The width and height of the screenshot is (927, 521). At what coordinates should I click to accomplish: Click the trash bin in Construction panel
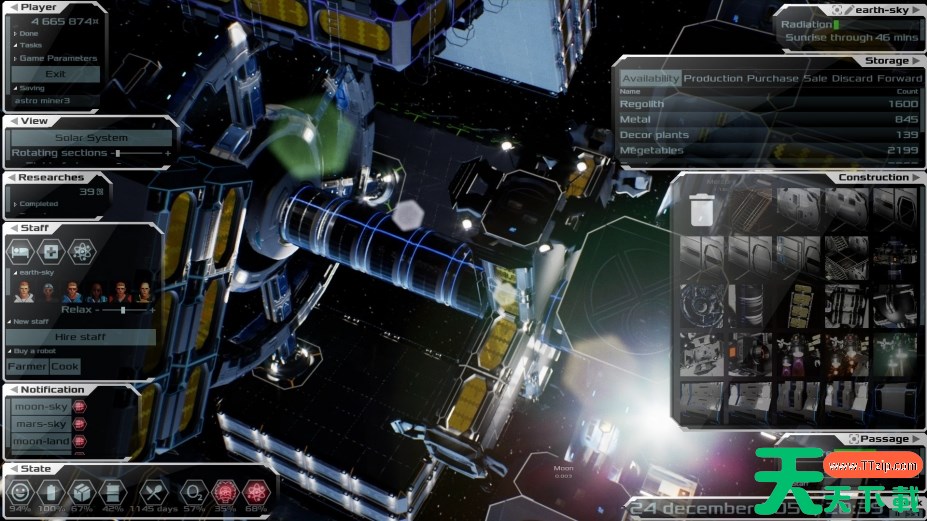[703, 208]
